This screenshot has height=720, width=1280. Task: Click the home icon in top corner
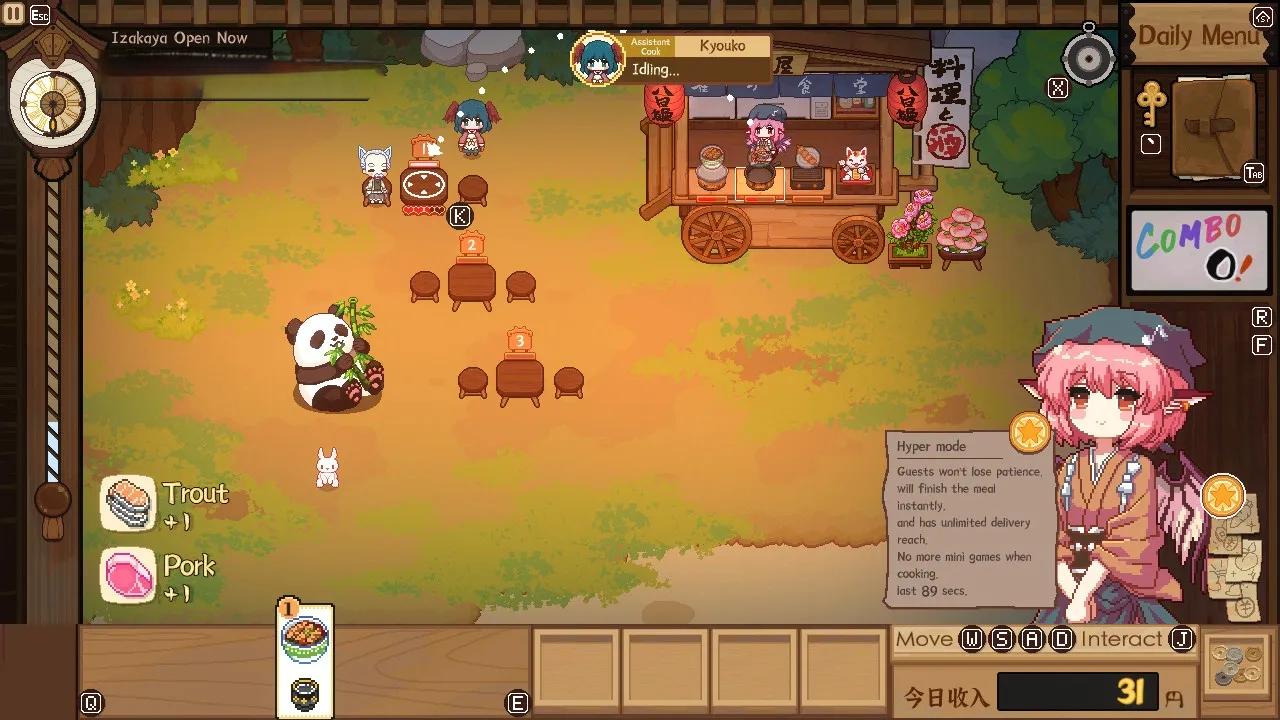point(1262,17)
